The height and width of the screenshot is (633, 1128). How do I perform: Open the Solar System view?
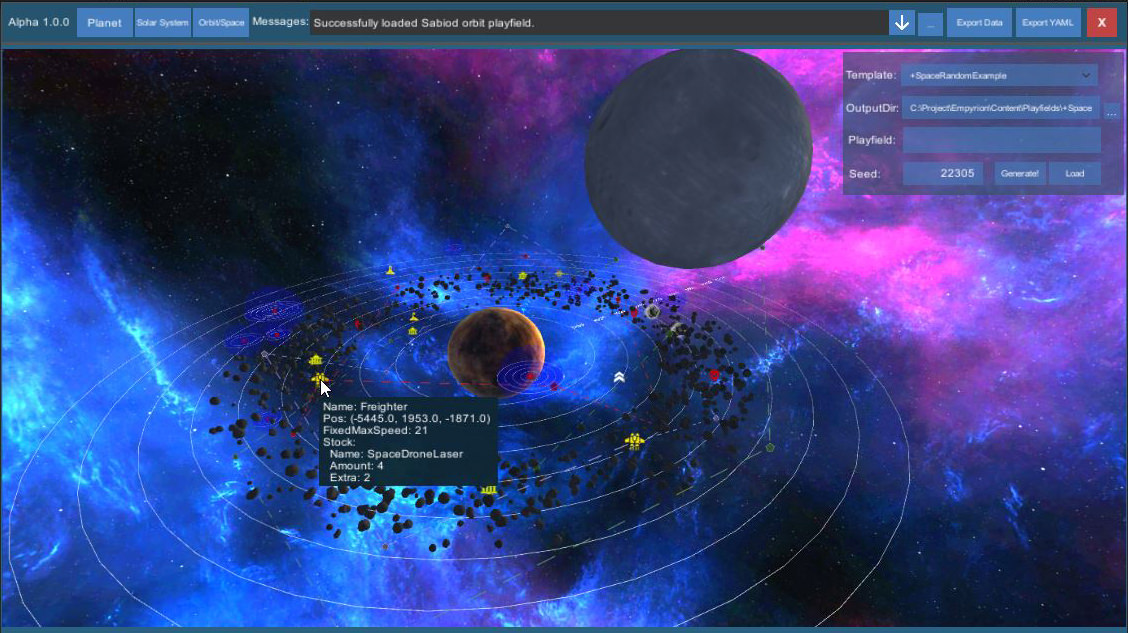(x=162, y=22)
